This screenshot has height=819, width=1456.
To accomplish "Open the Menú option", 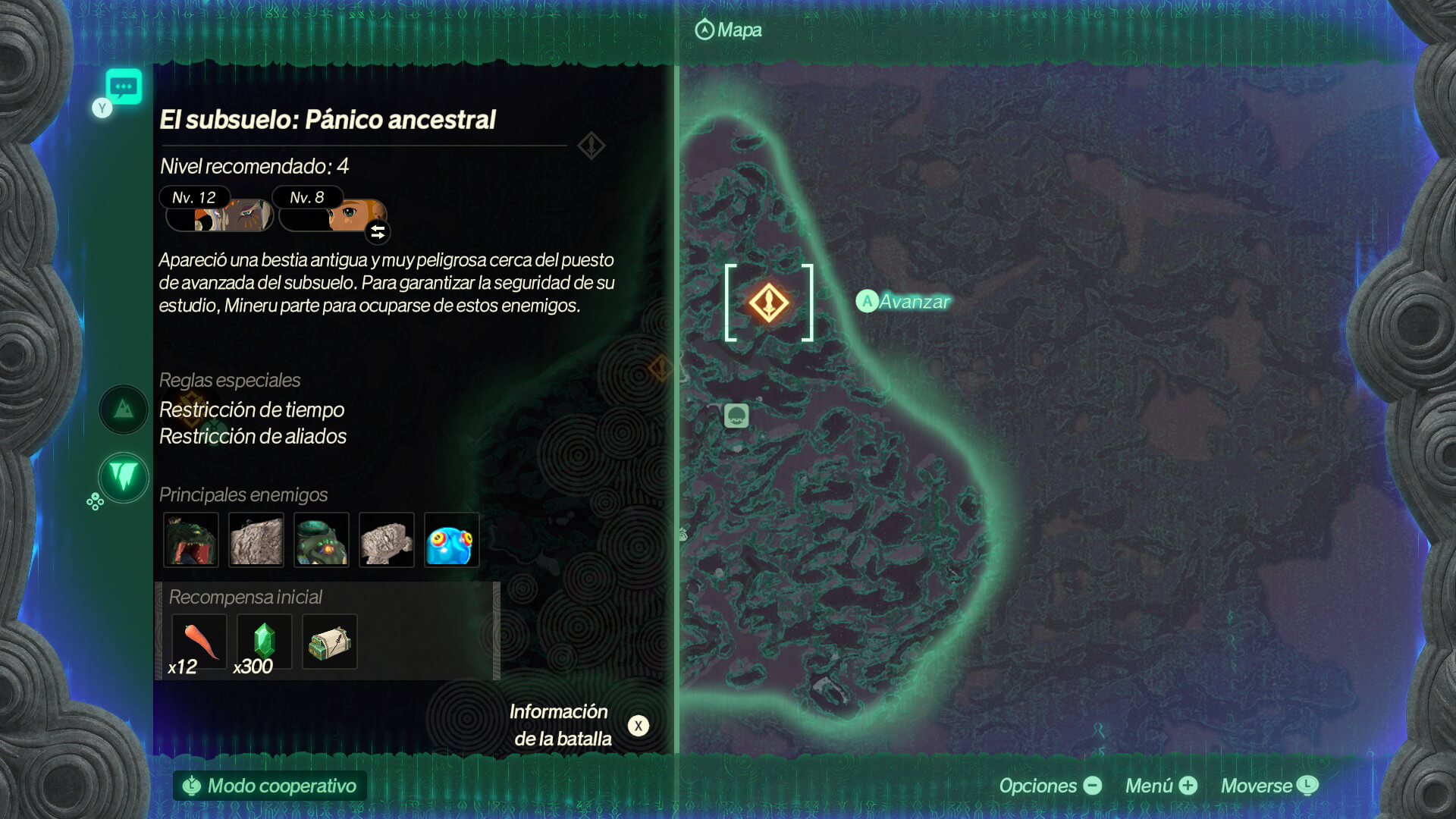I will [1160, 786].
